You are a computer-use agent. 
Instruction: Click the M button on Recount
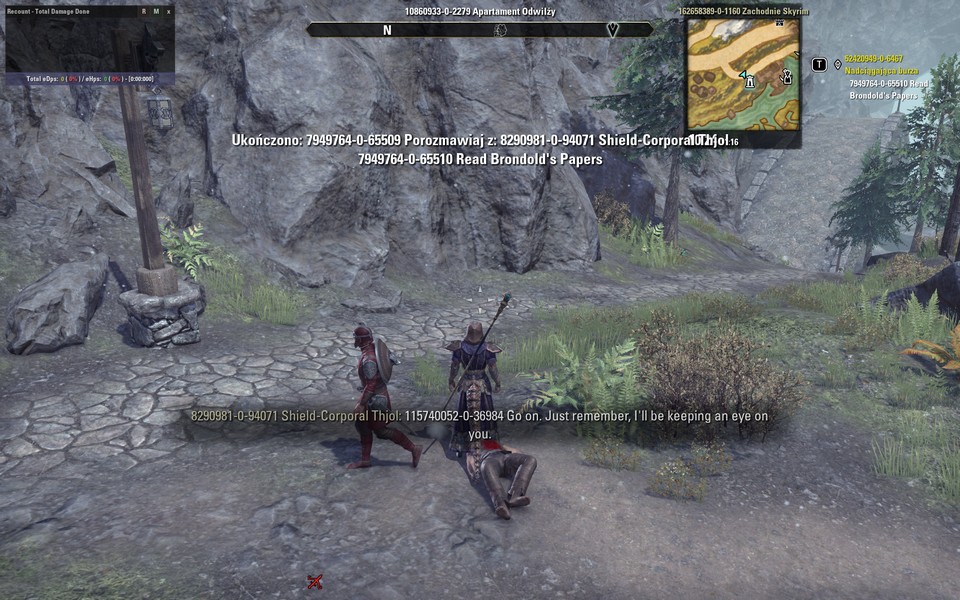tap(156, 11)
